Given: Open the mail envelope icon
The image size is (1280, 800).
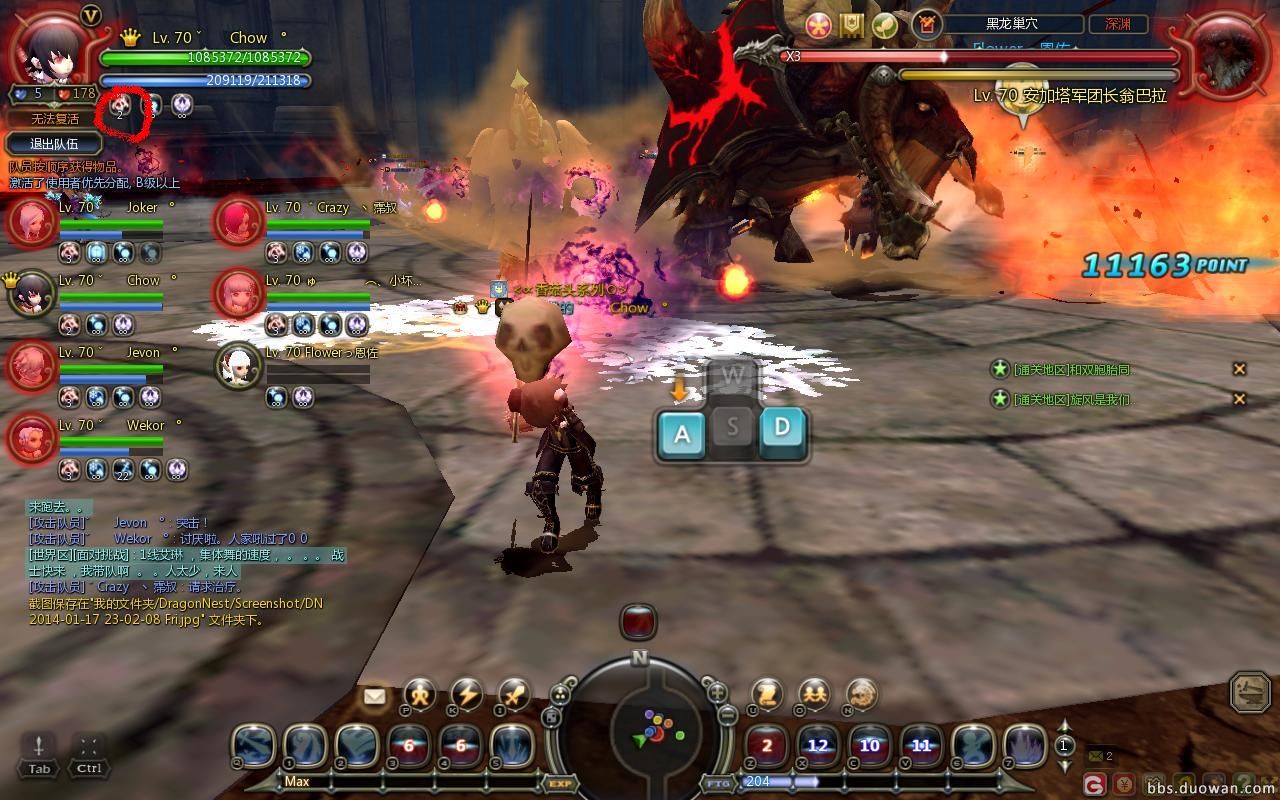Looking at the screenshot, I should pyautogui.click(x=374, y=697).
